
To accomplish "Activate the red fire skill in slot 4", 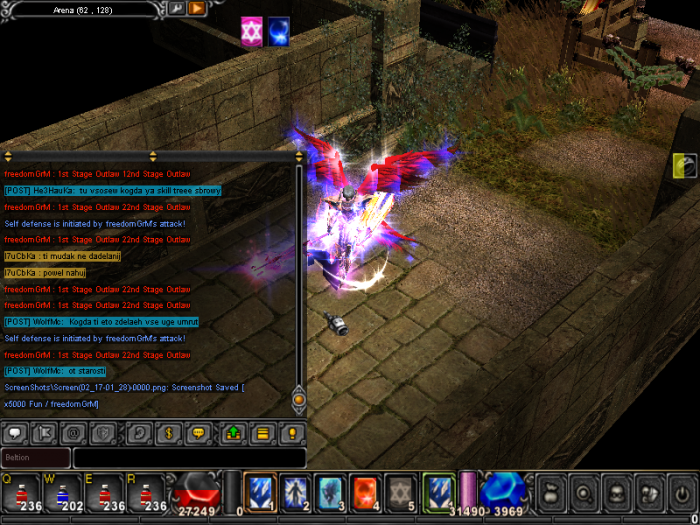I will pyautogui.click(x=365, y=492).
